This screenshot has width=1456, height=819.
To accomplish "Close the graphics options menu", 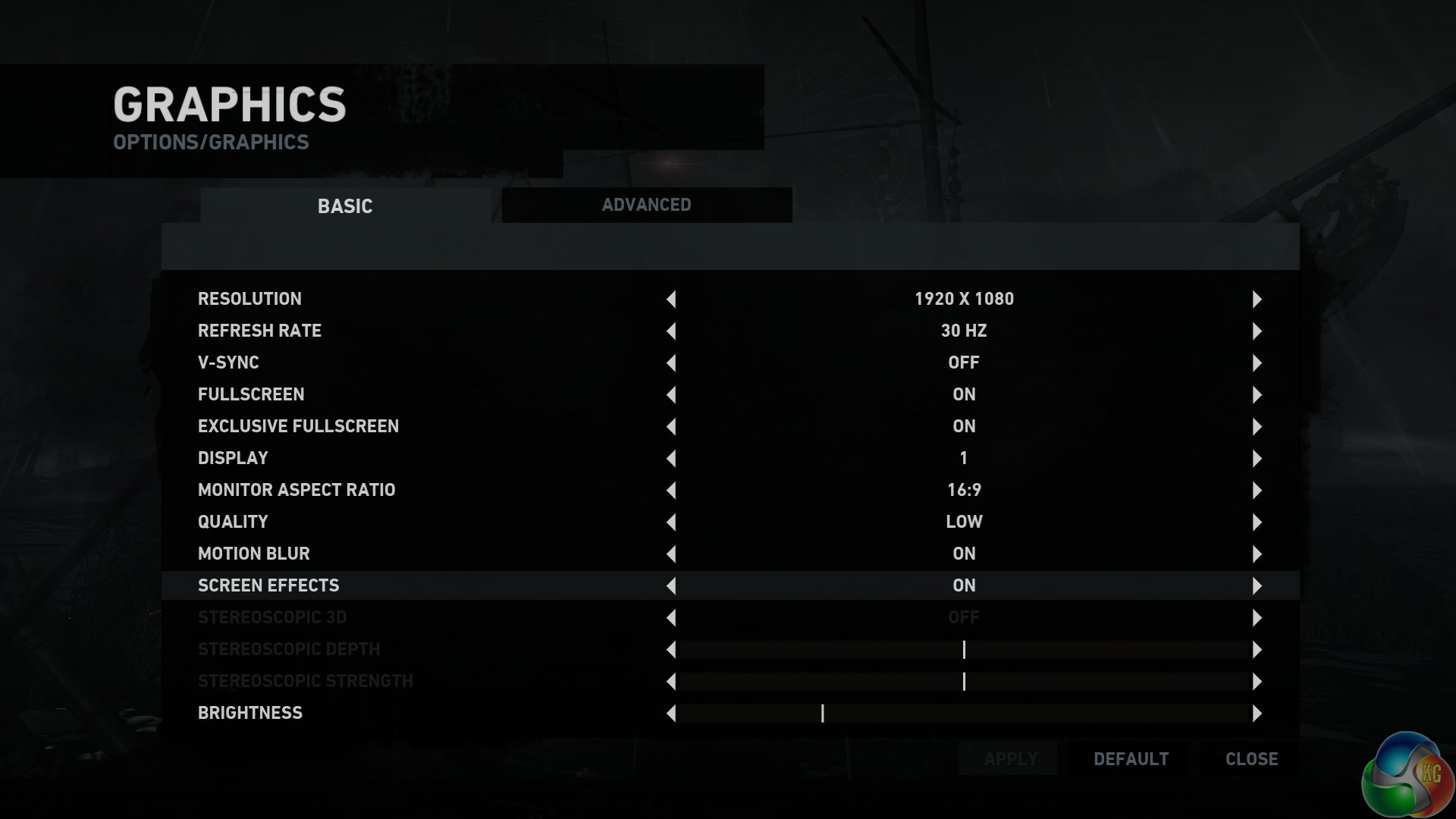I will [x=1251, y=759].
